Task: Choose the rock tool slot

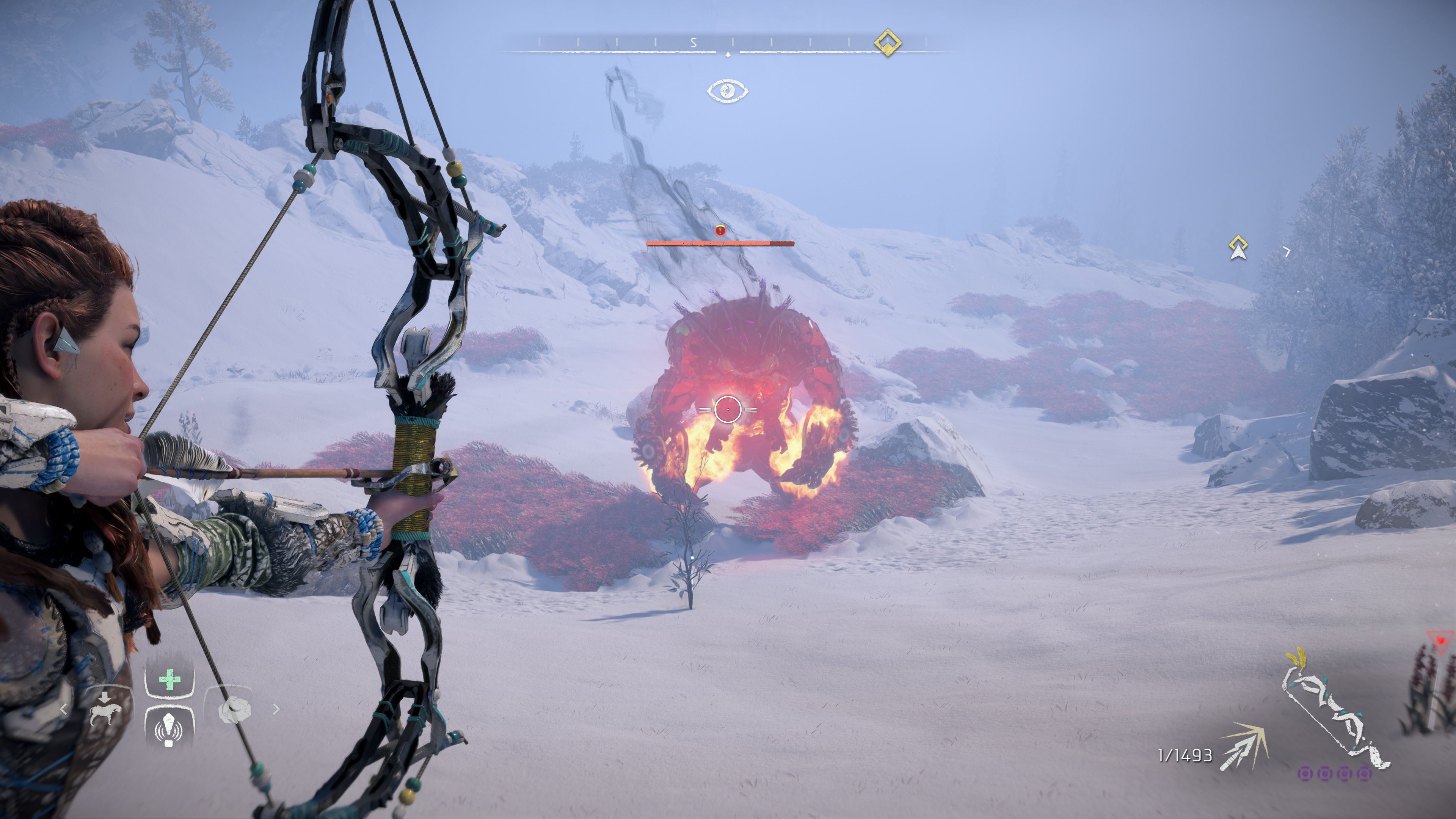Action: pos(234,710)
